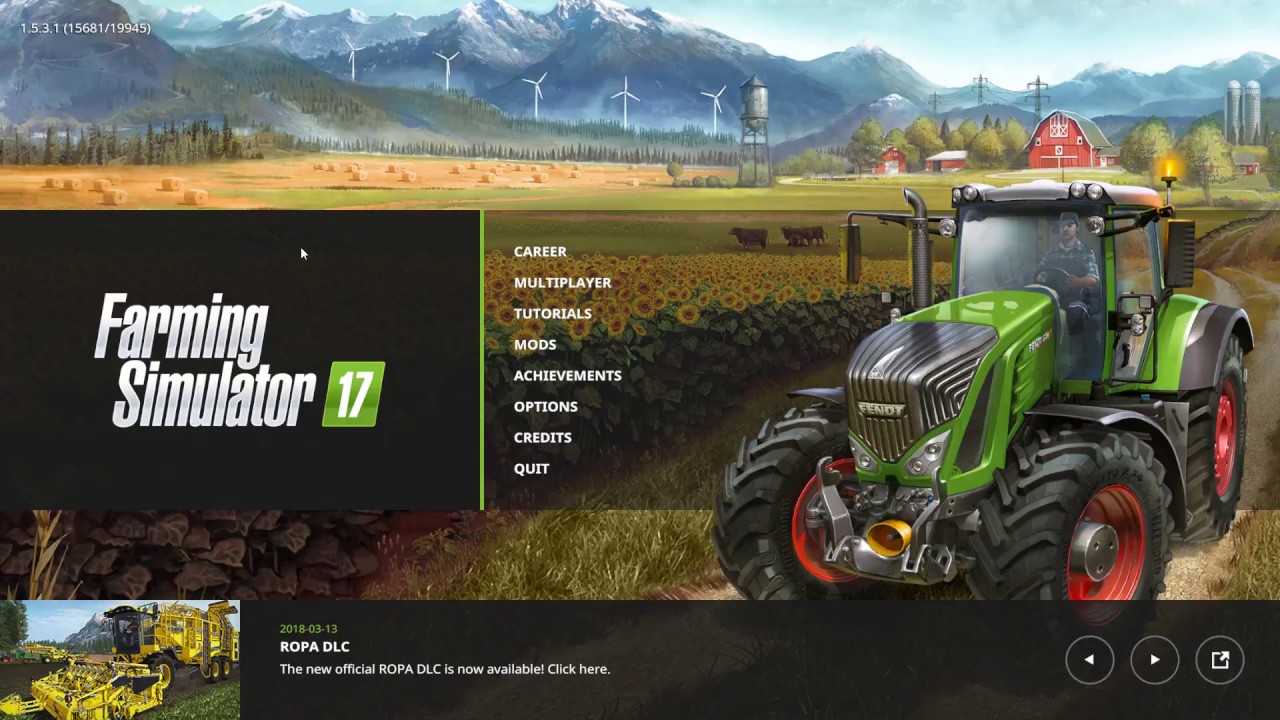Screen dimensions: 1280x720
Task: Open the MULTIPLAYER menu
Action: [x=562, y=282]
